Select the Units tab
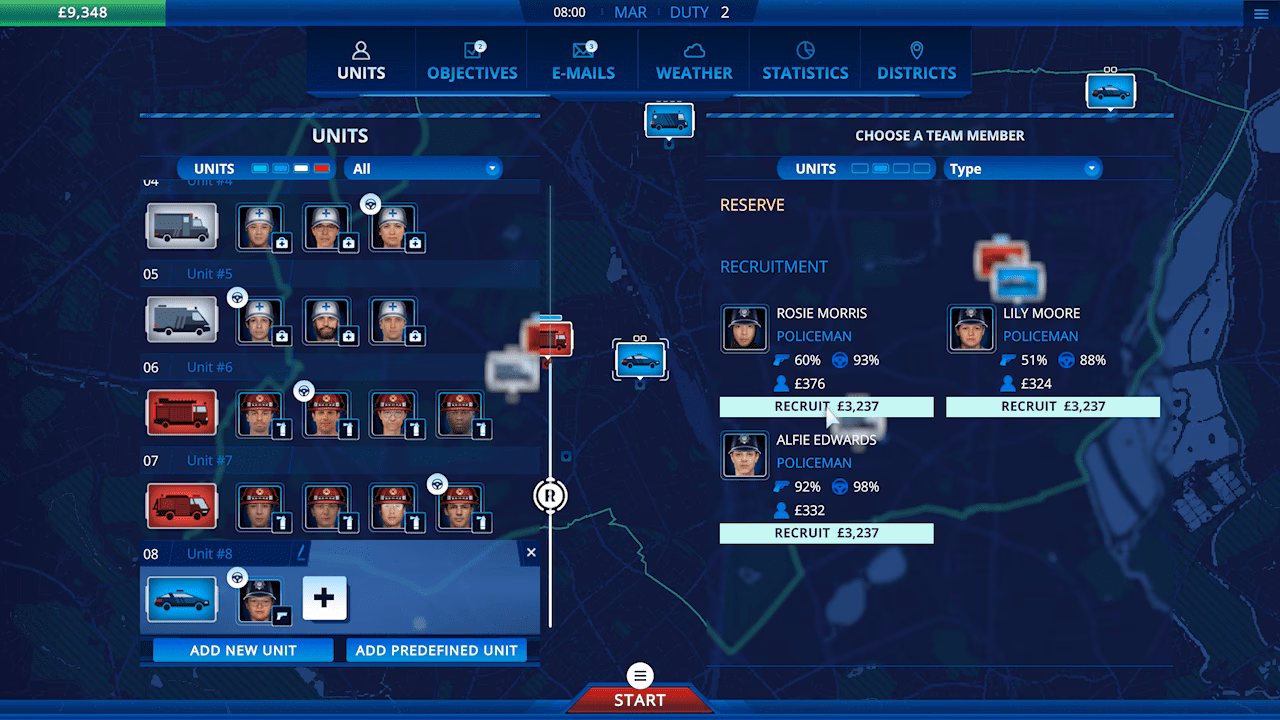1280x720 pixels. point(361,61)
